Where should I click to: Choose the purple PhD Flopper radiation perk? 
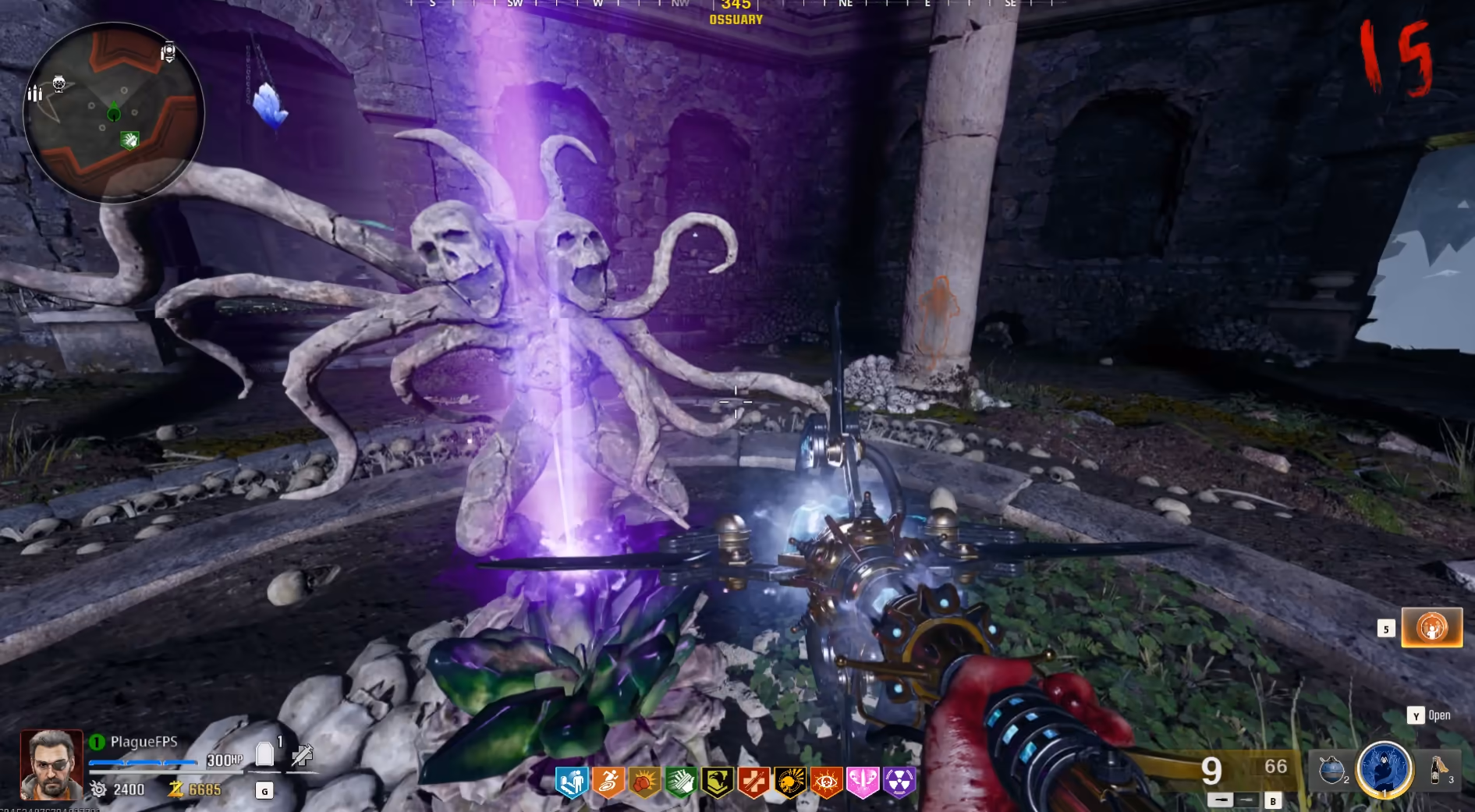pyautogui.click(x=899, y=782)
